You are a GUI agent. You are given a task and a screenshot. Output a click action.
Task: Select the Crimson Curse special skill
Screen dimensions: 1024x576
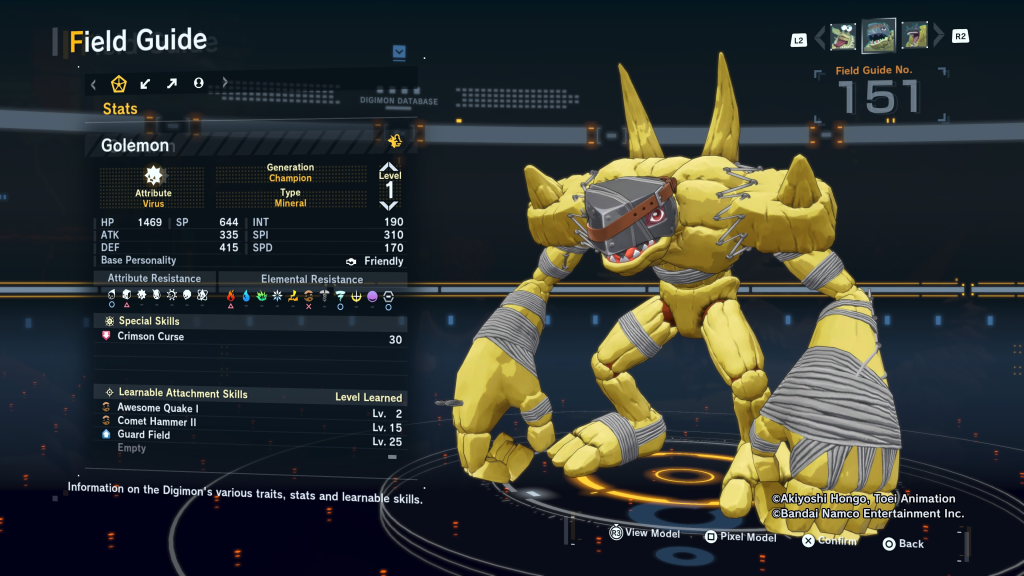click(151, 337)
